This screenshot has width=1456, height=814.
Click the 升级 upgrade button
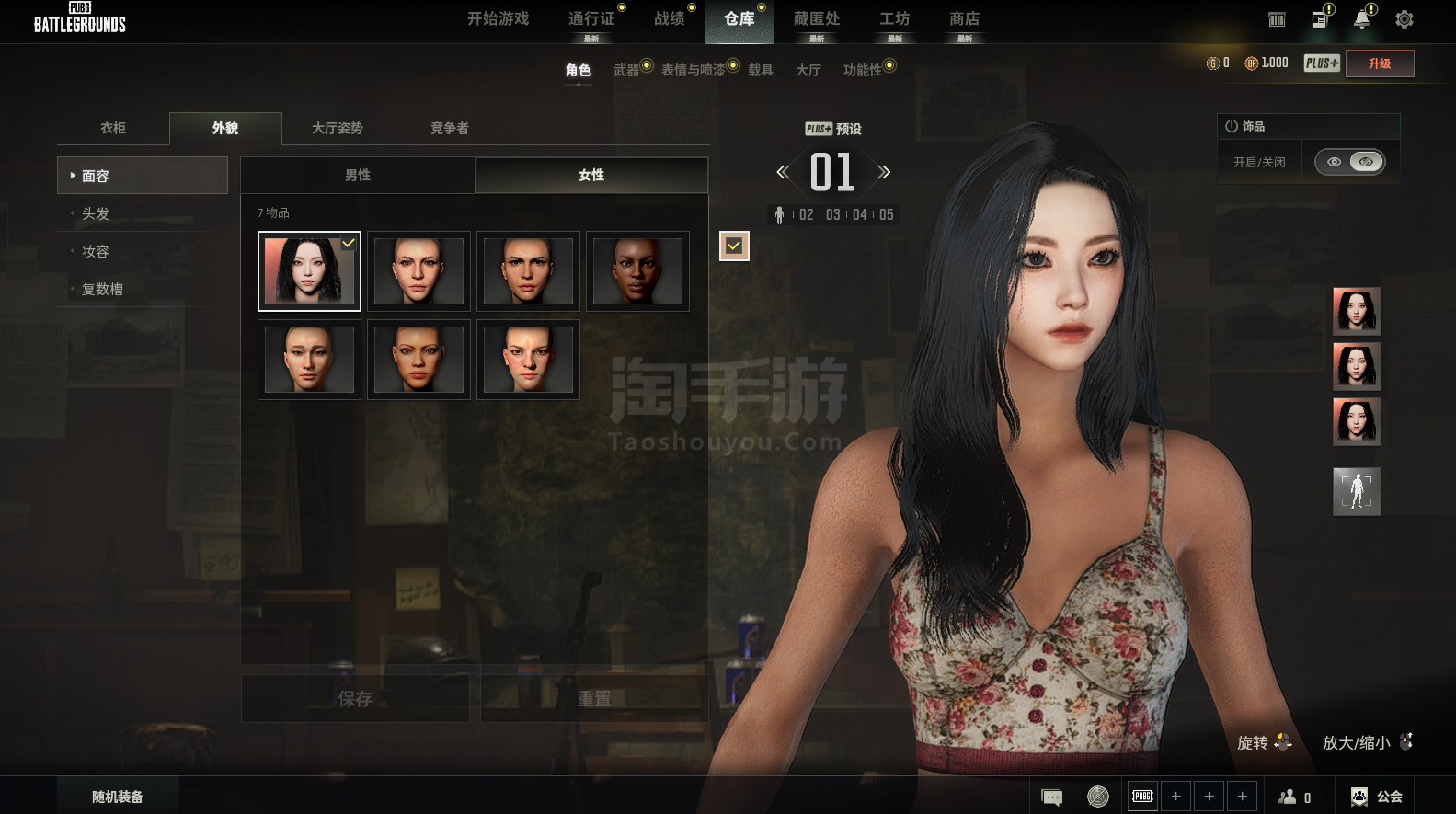pyautogui.click(x=1379, y=63)
